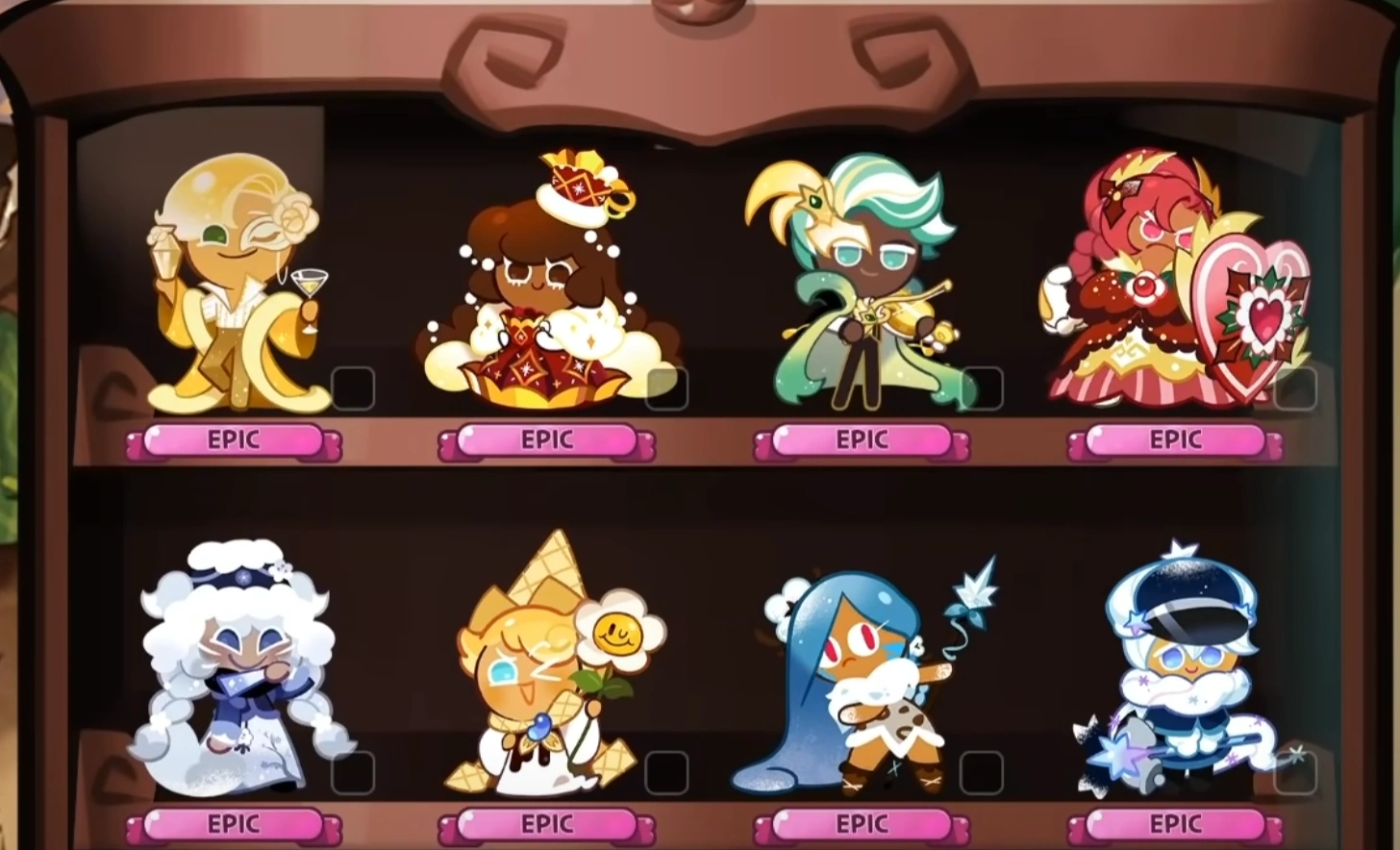Viewport: 1400px width, 850px height.
Task: Select the red cookie with the heart shield
Action: coord(1173,279)
